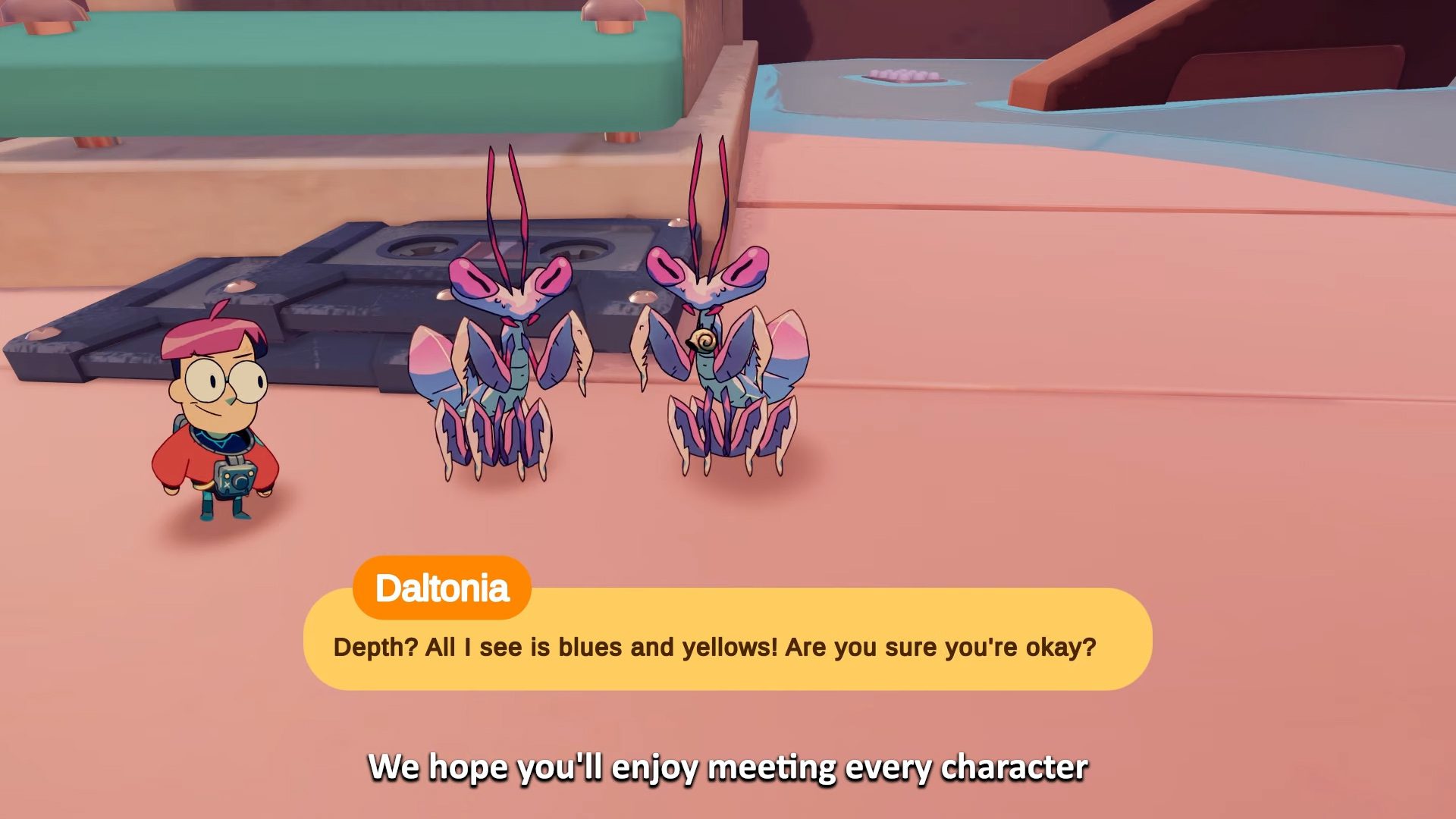Image resolution: width=1456 pixels, height=819 pixels.
Task: Click the Daltonia name badge
Action: point(444,585)
